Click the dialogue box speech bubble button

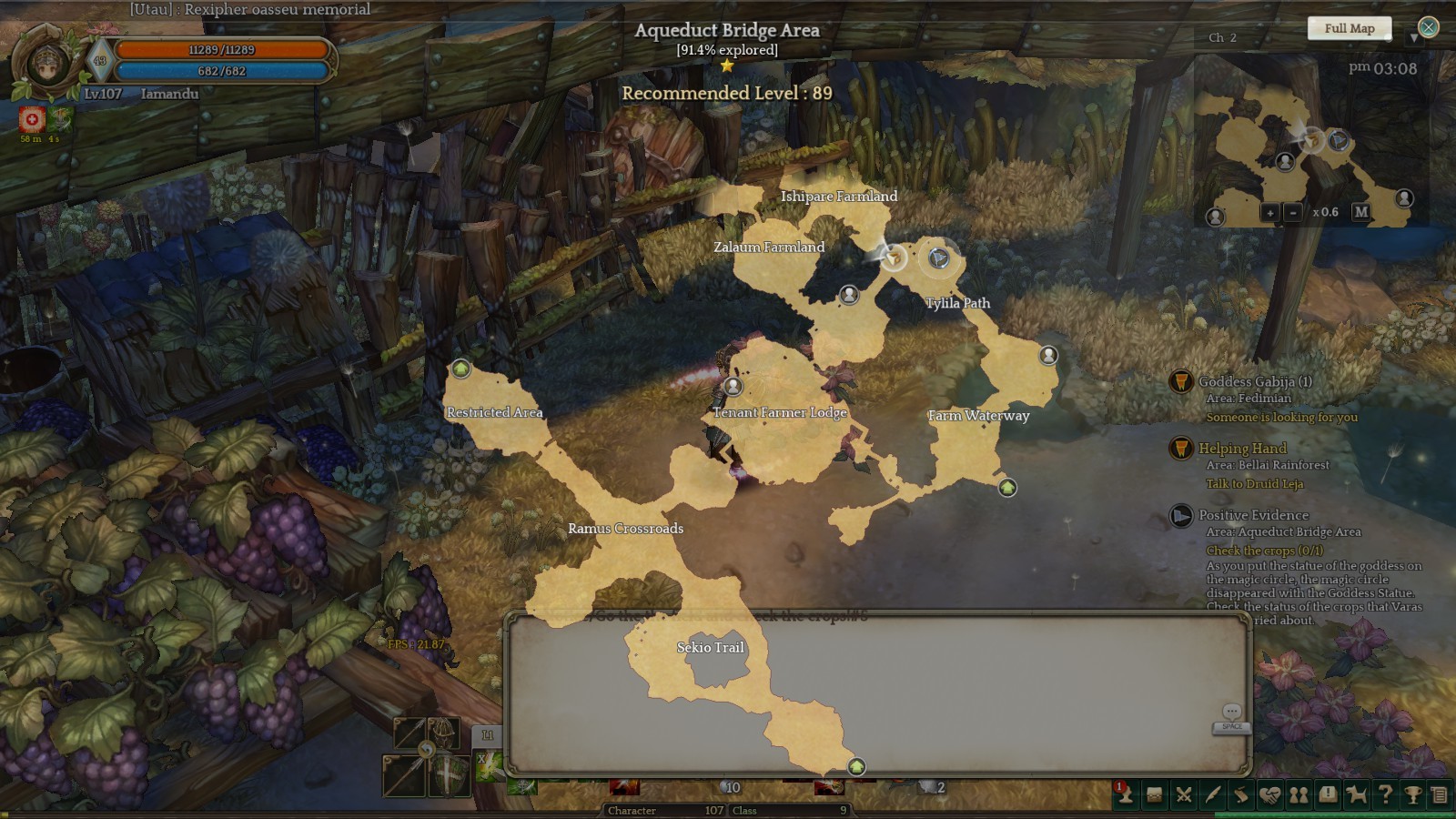(x=1231, y=712)
